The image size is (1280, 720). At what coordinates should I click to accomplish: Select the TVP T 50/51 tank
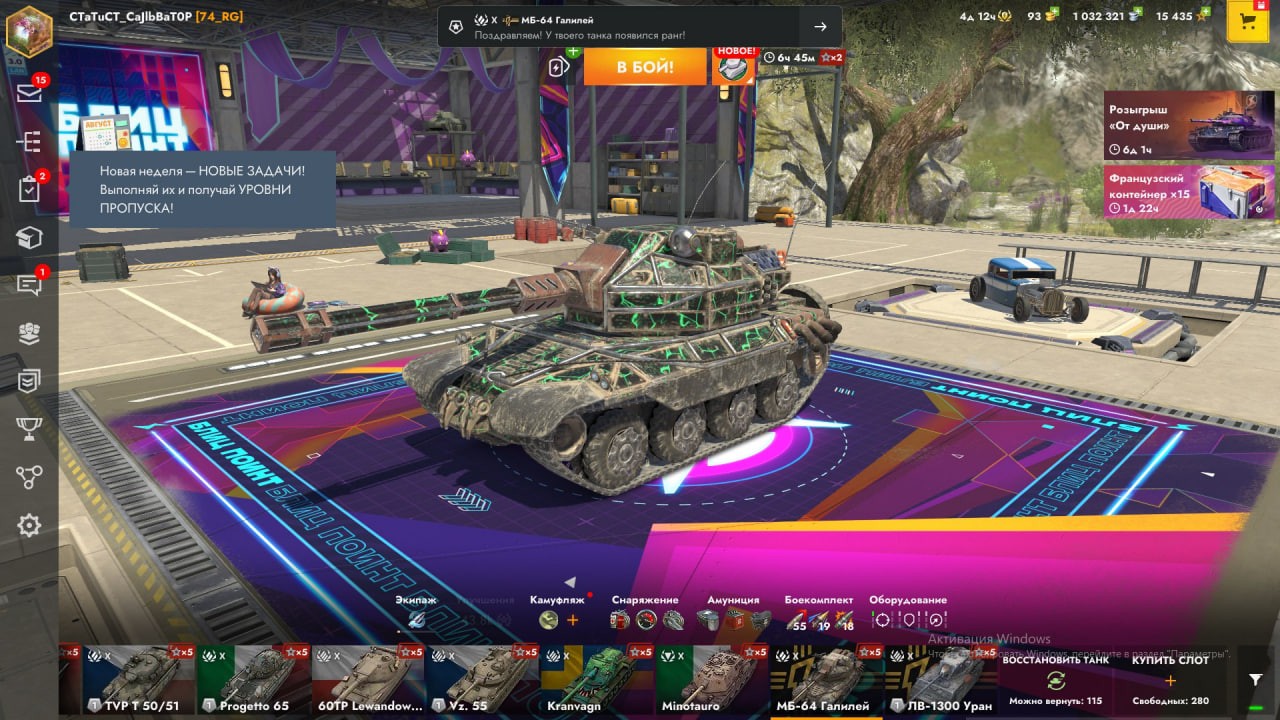pos(139,680)
